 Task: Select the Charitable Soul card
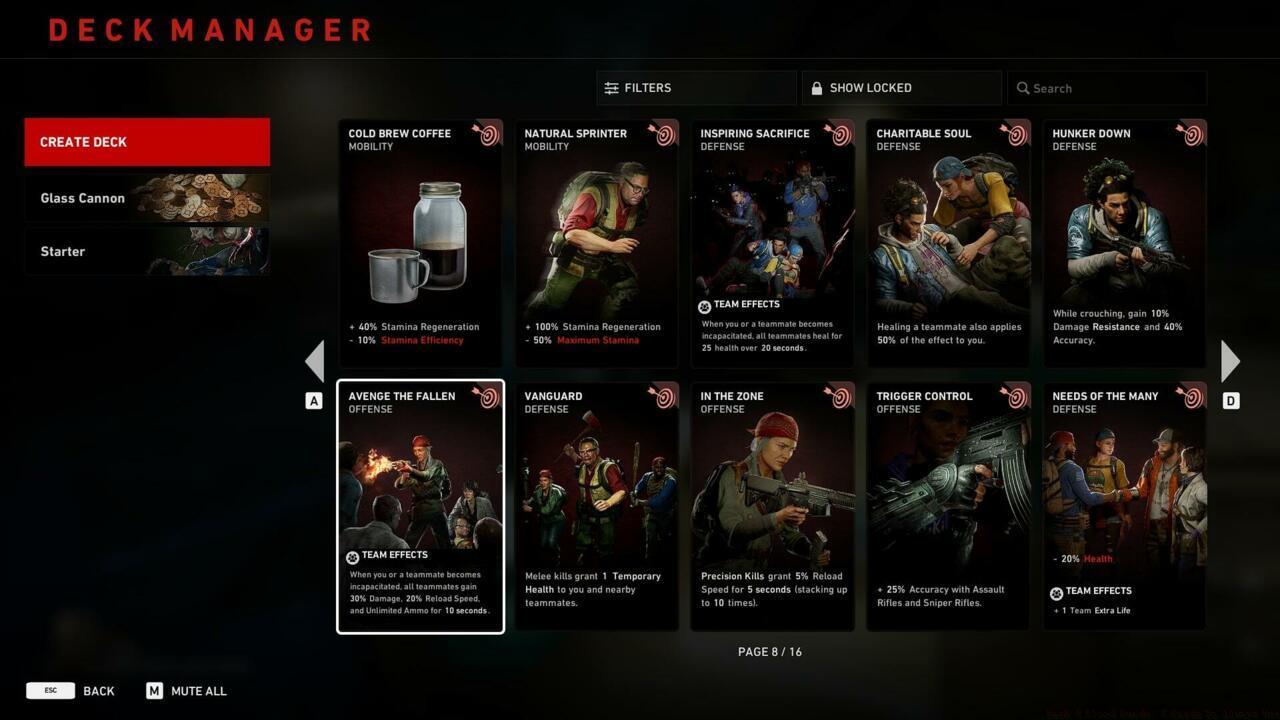948,244
